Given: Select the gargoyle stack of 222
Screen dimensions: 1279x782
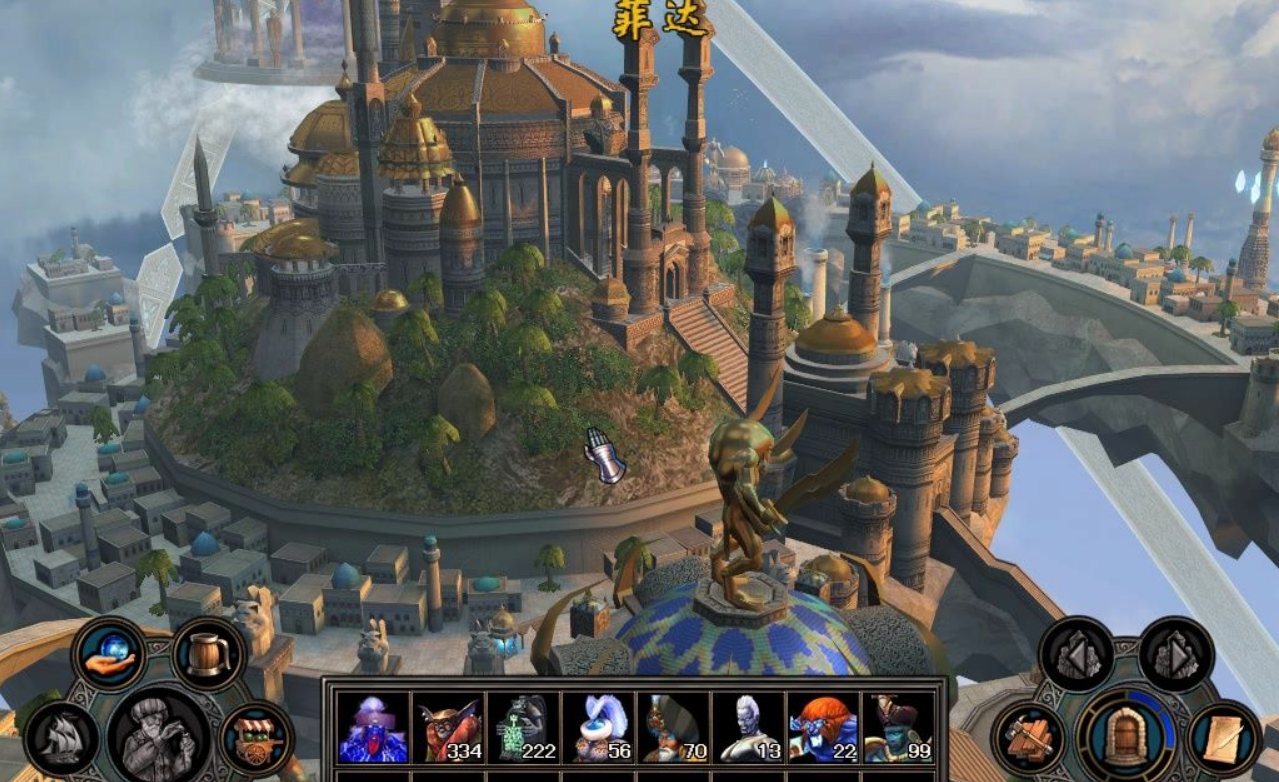Looking at the screenshot, I should coord(523,728).
